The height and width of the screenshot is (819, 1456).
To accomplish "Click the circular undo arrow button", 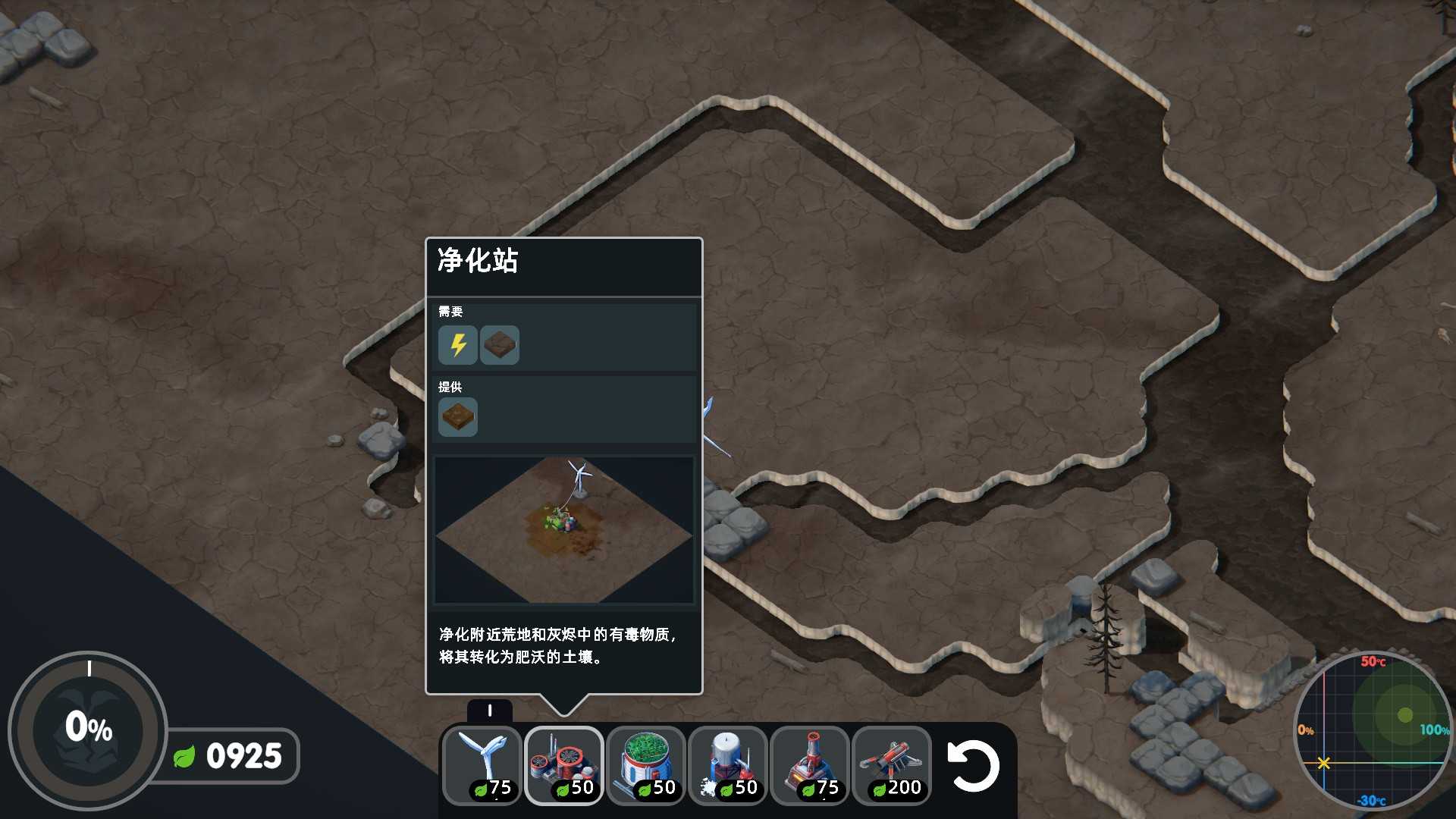I will pos(973,766).
